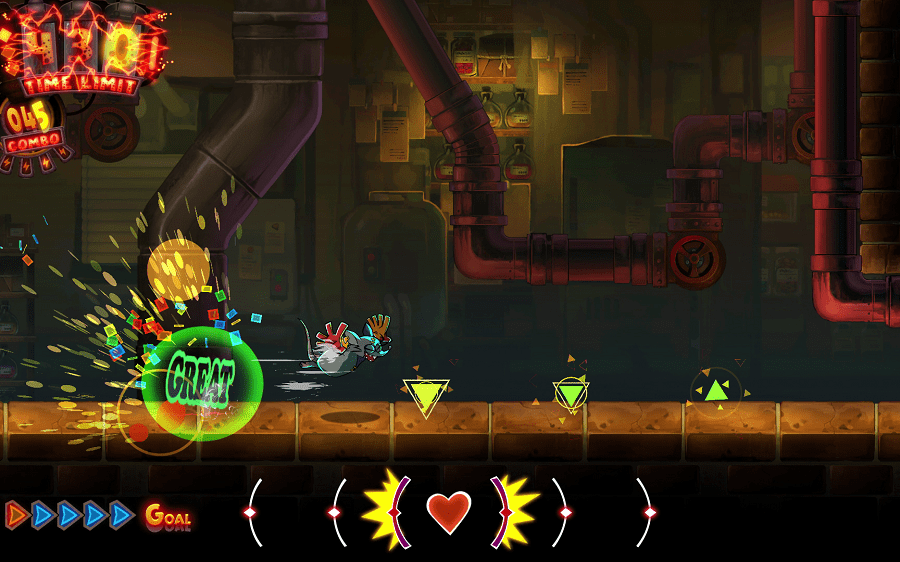Screen dimensions: 900x562
Task: Select the Goal progress tracker label
Action: tap(168, 516)
